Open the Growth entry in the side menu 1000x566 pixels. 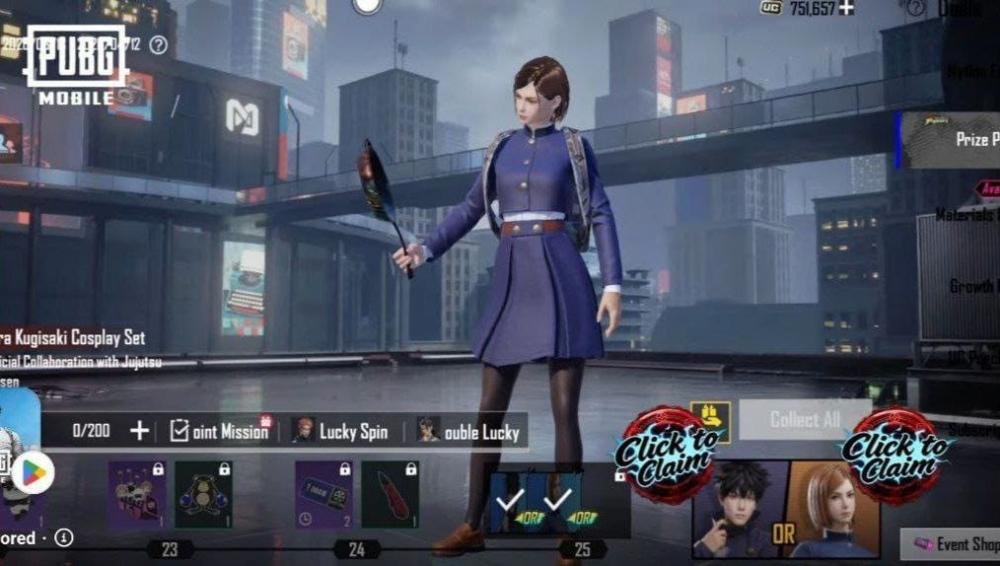pyautogui.click(x=970, y=286)
